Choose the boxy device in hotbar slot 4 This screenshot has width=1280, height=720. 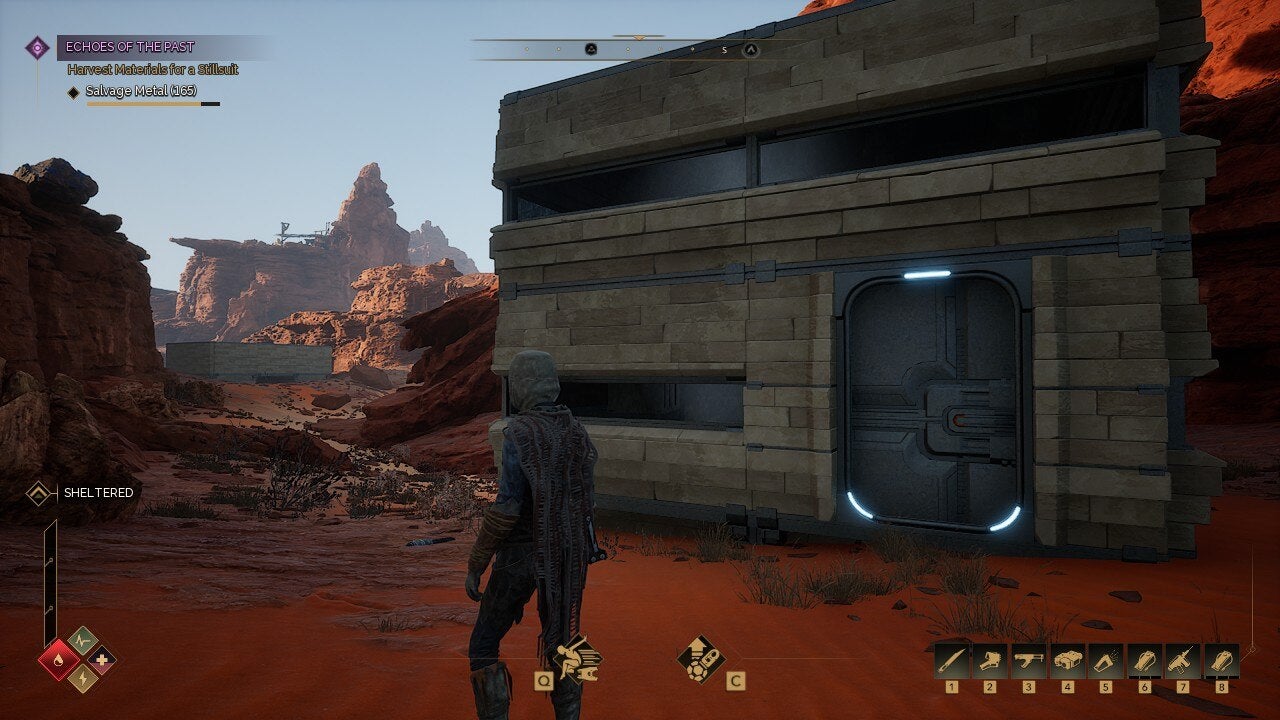pos(1067,661)
